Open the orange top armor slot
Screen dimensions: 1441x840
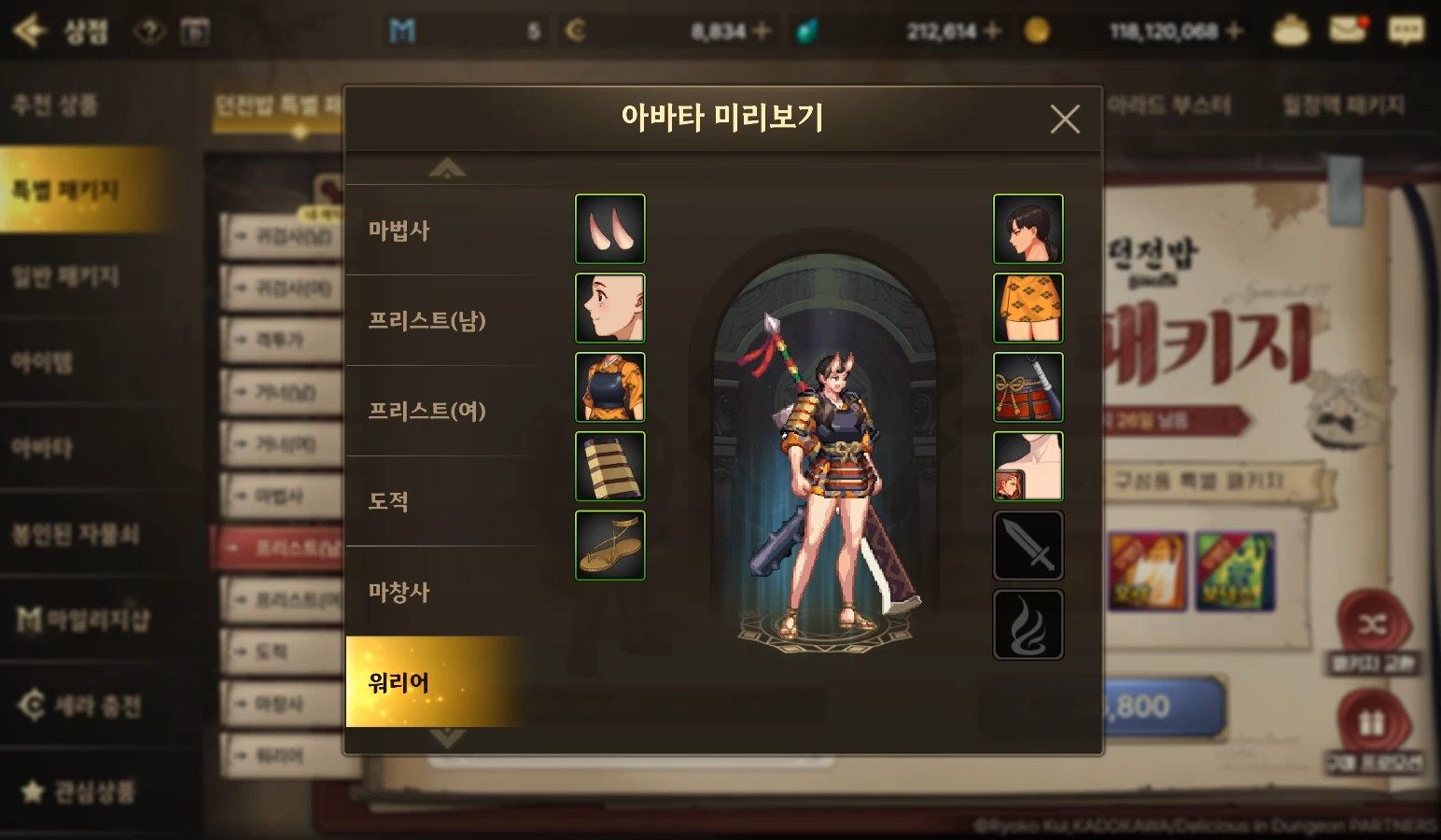click(x=609, y=386)
